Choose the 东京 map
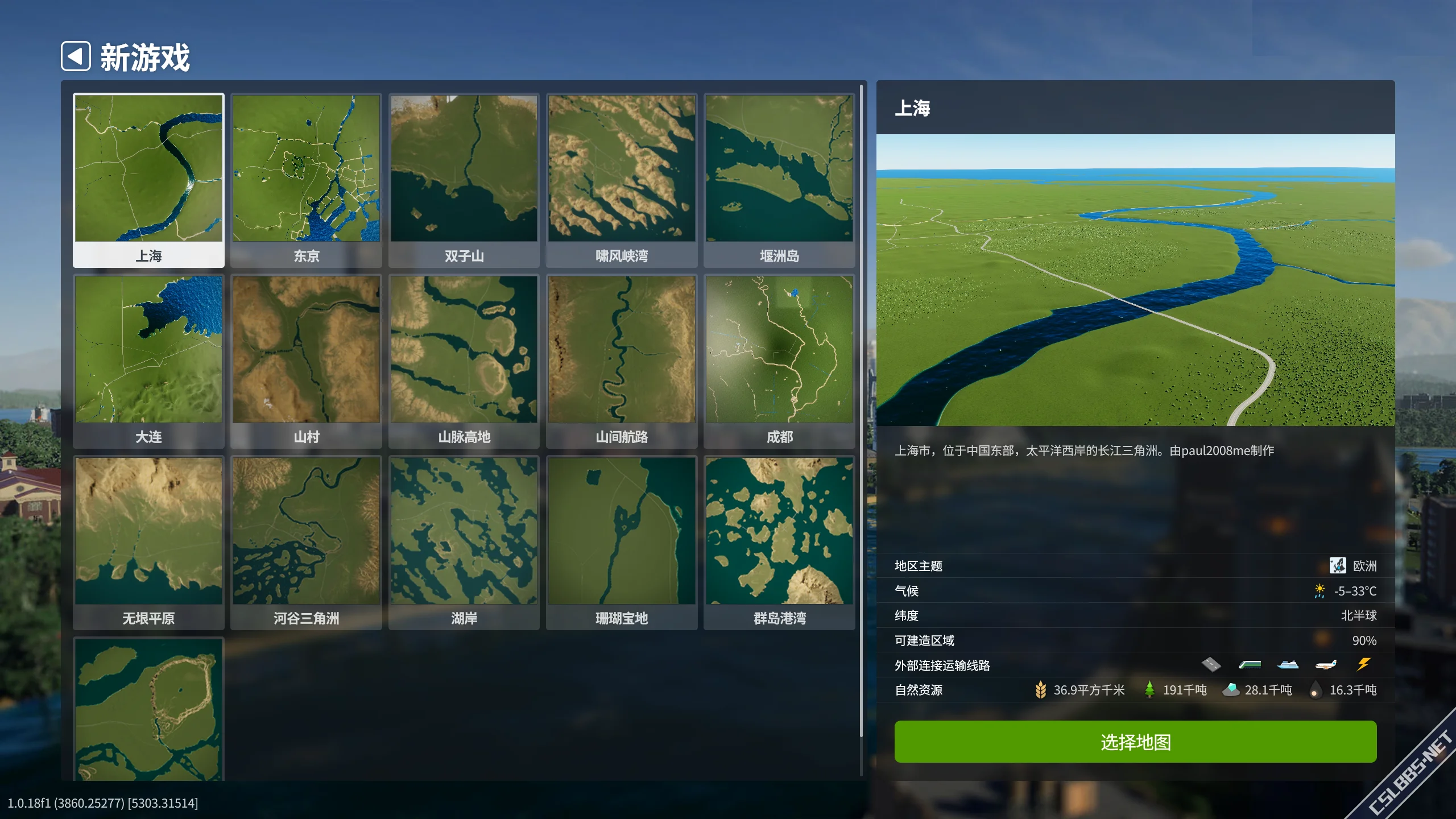Viewport: 1456px width, 819px height. (306, 180)
